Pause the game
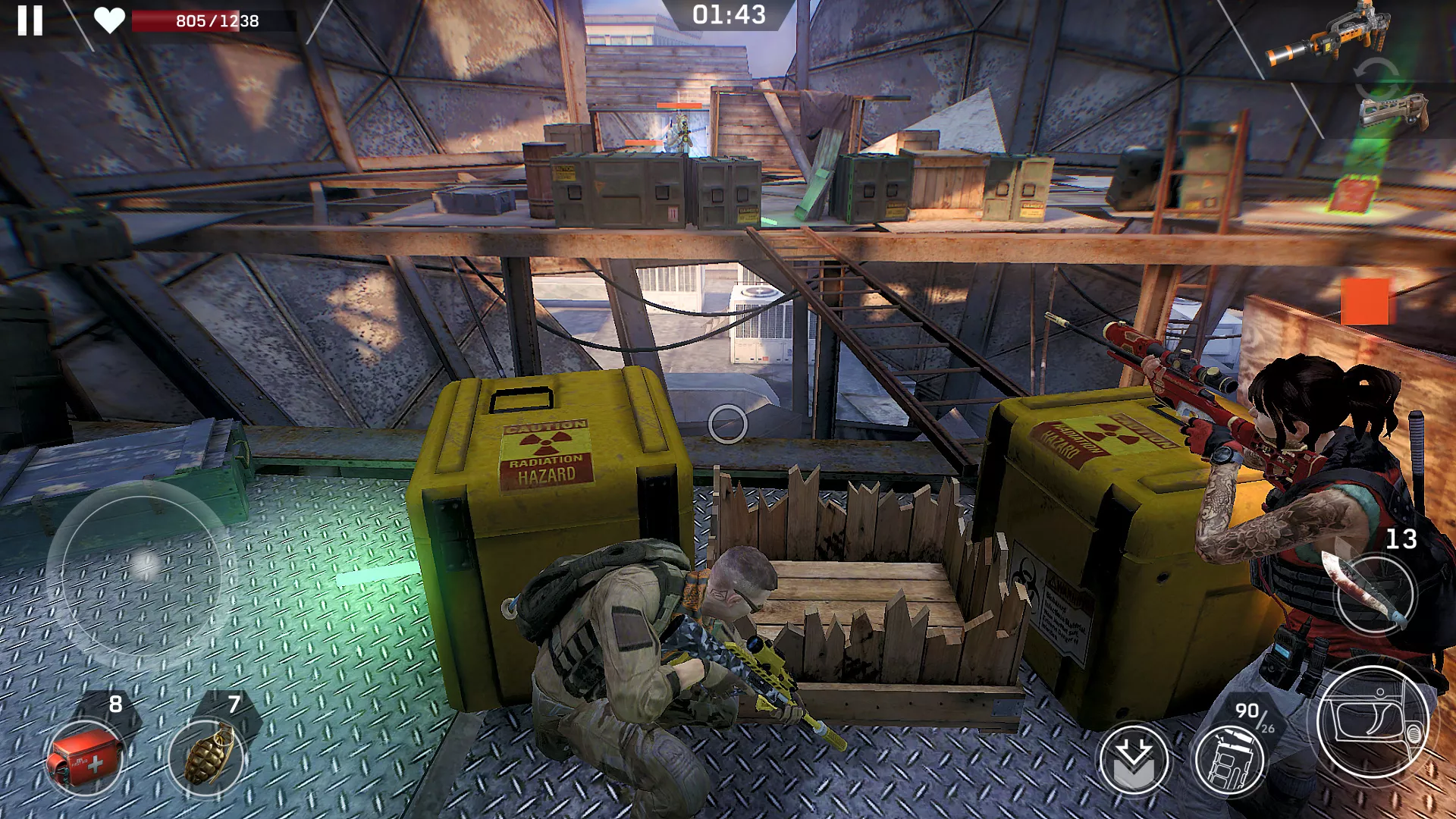Viewport: 1456px width, 819px height. click(30, 20)
